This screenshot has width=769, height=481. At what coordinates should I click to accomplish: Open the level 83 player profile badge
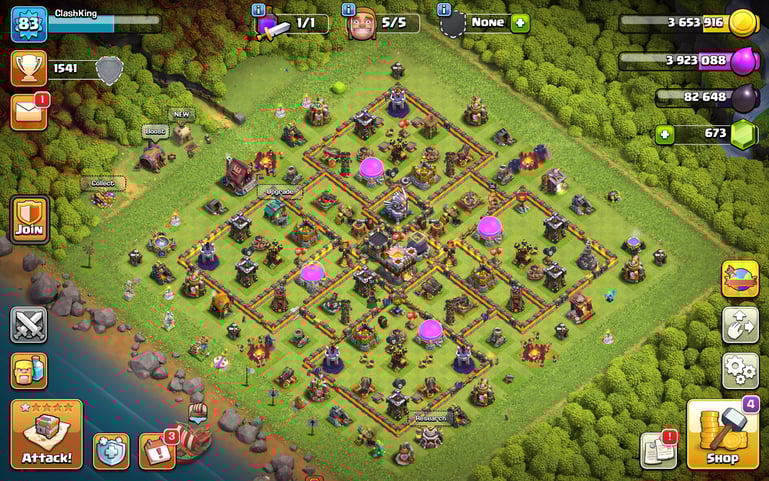tap(29, 23)
